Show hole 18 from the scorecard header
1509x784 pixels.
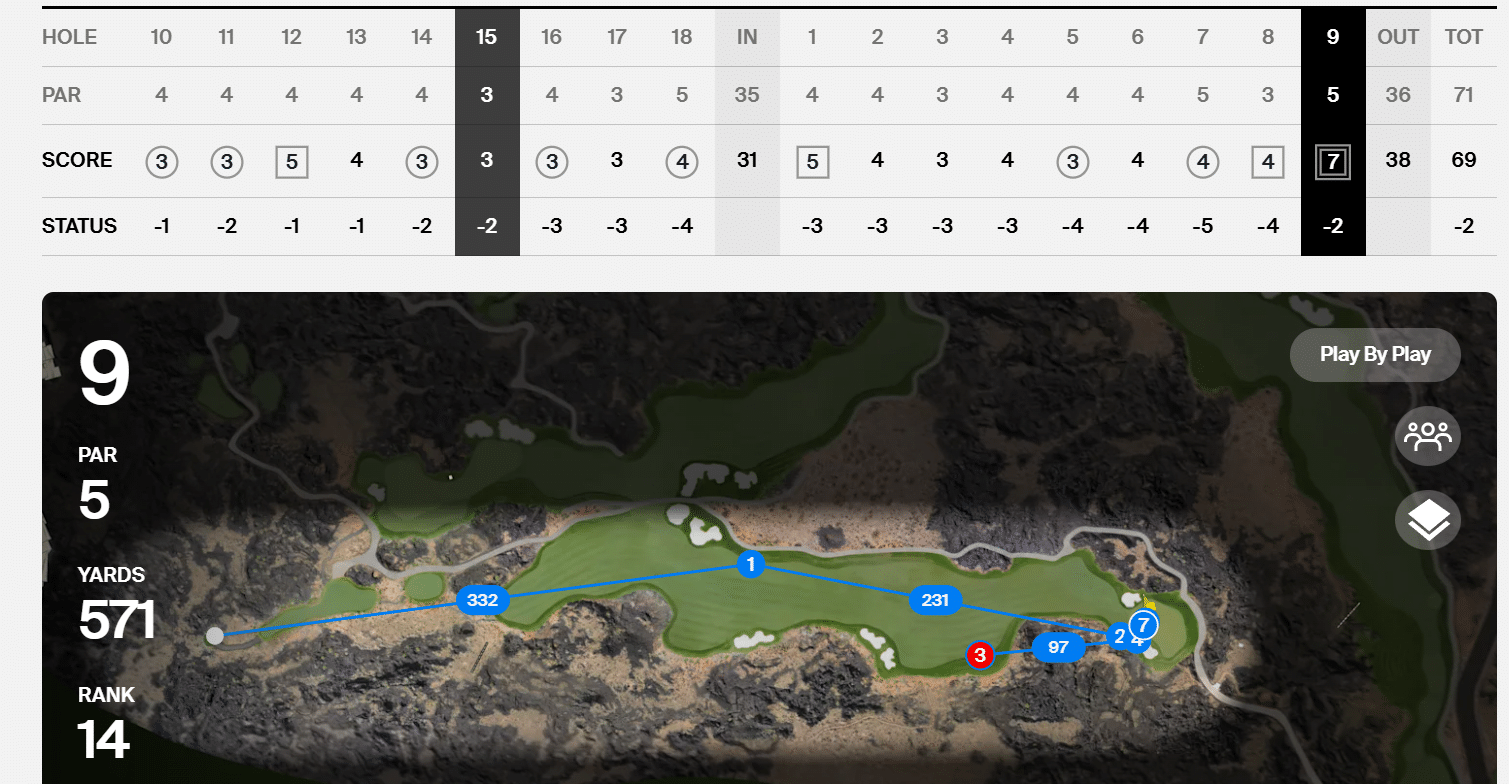click(x=681, y=37)
